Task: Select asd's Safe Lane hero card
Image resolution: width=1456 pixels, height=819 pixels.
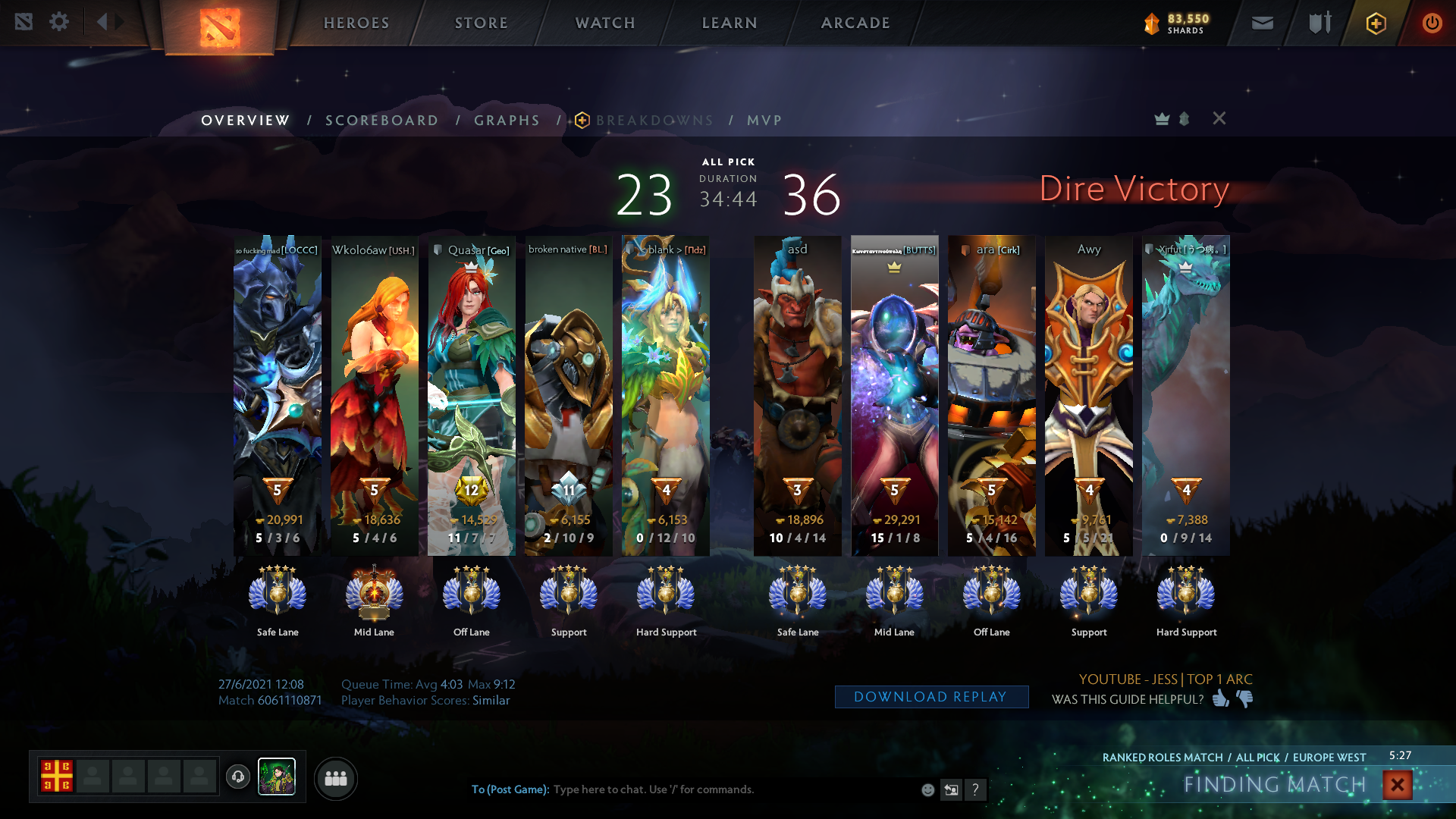Action: coord(797,394)
